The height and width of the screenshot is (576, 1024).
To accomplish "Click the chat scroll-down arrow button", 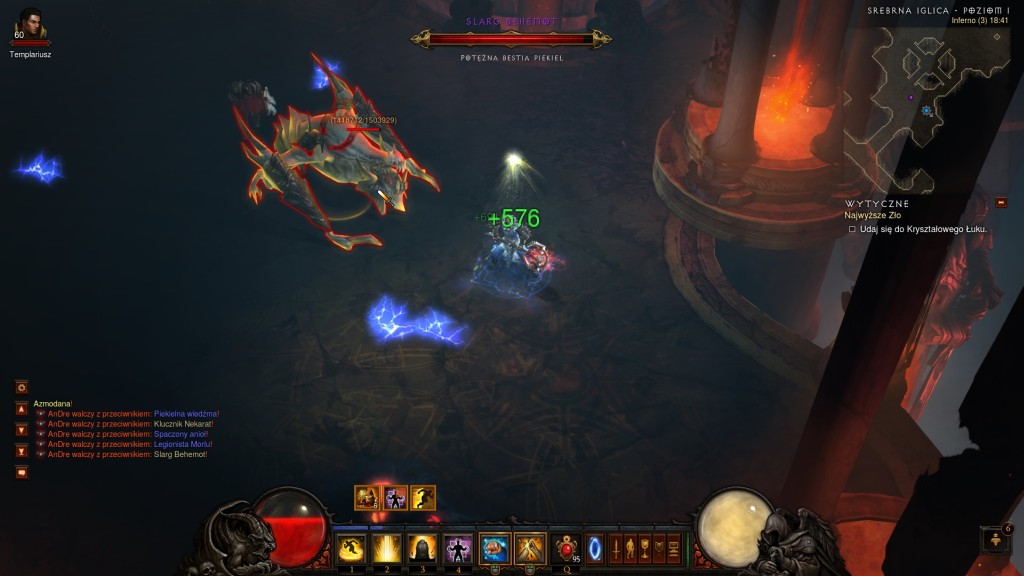I will click(21, 429).
